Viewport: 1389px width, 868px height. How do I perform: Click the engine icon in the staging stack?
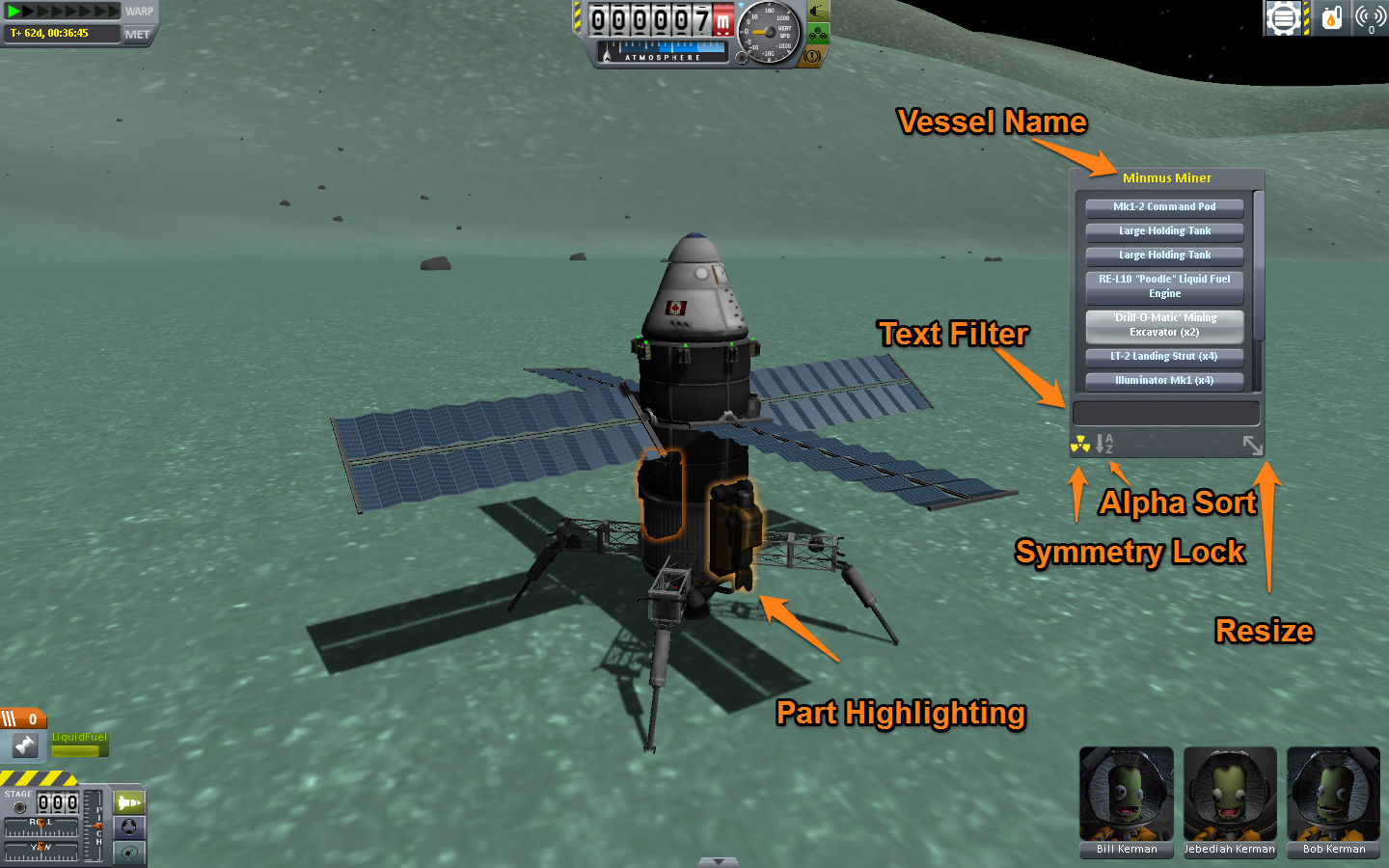[24, 745]
